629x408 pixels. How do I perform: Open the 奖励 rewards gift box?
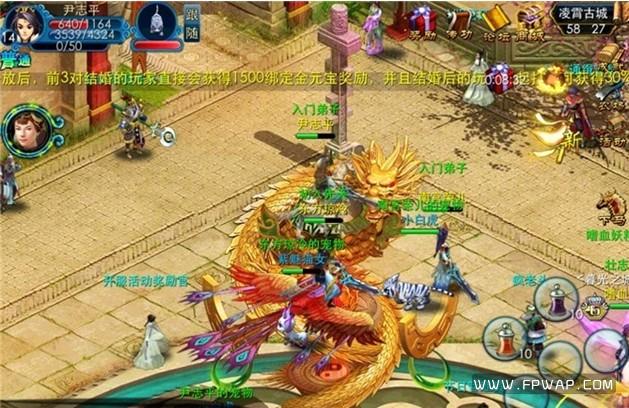(x=421, y=22)
